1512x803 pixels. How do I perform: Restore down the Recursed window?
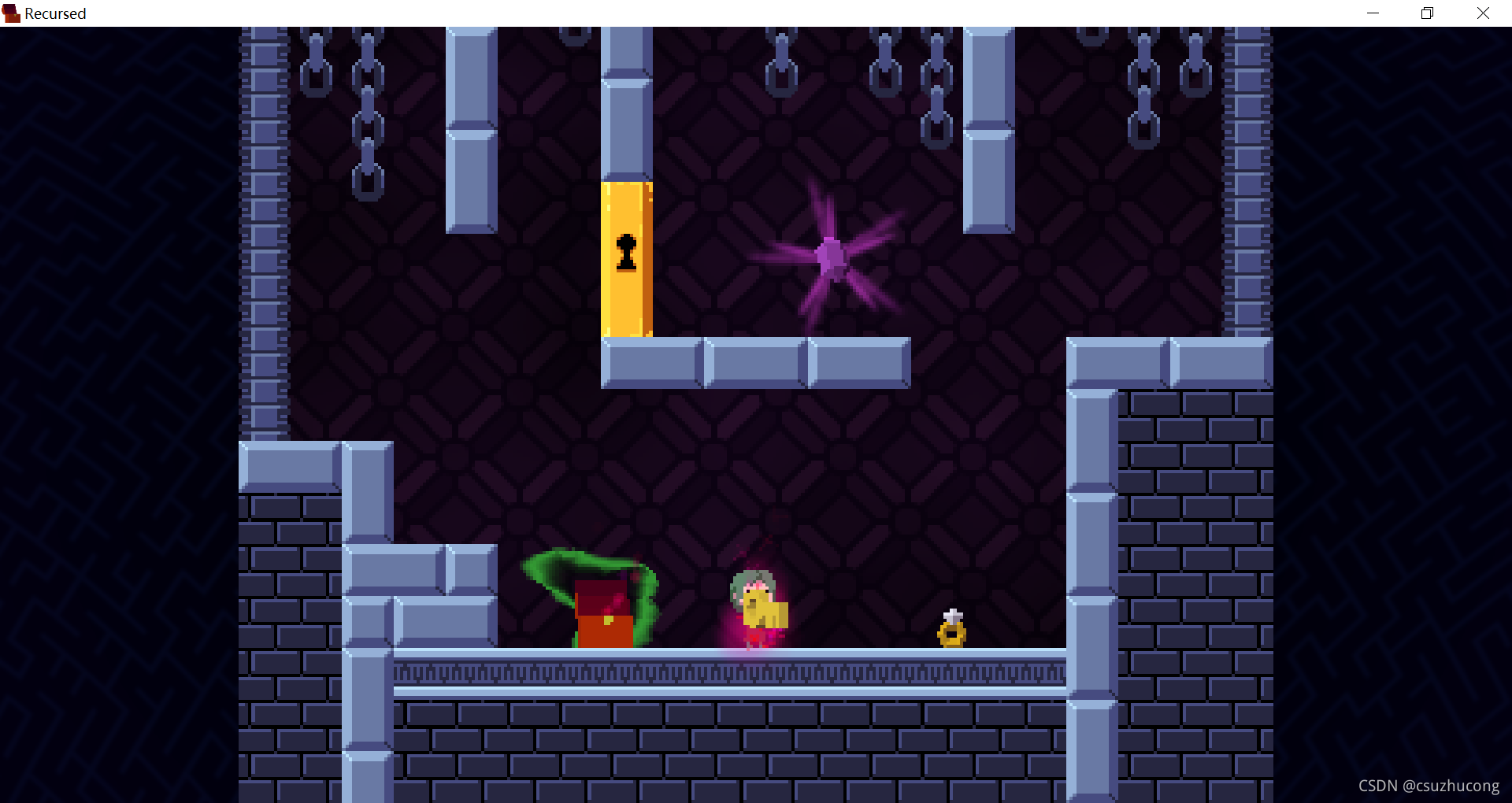[x=1427, y=13]
